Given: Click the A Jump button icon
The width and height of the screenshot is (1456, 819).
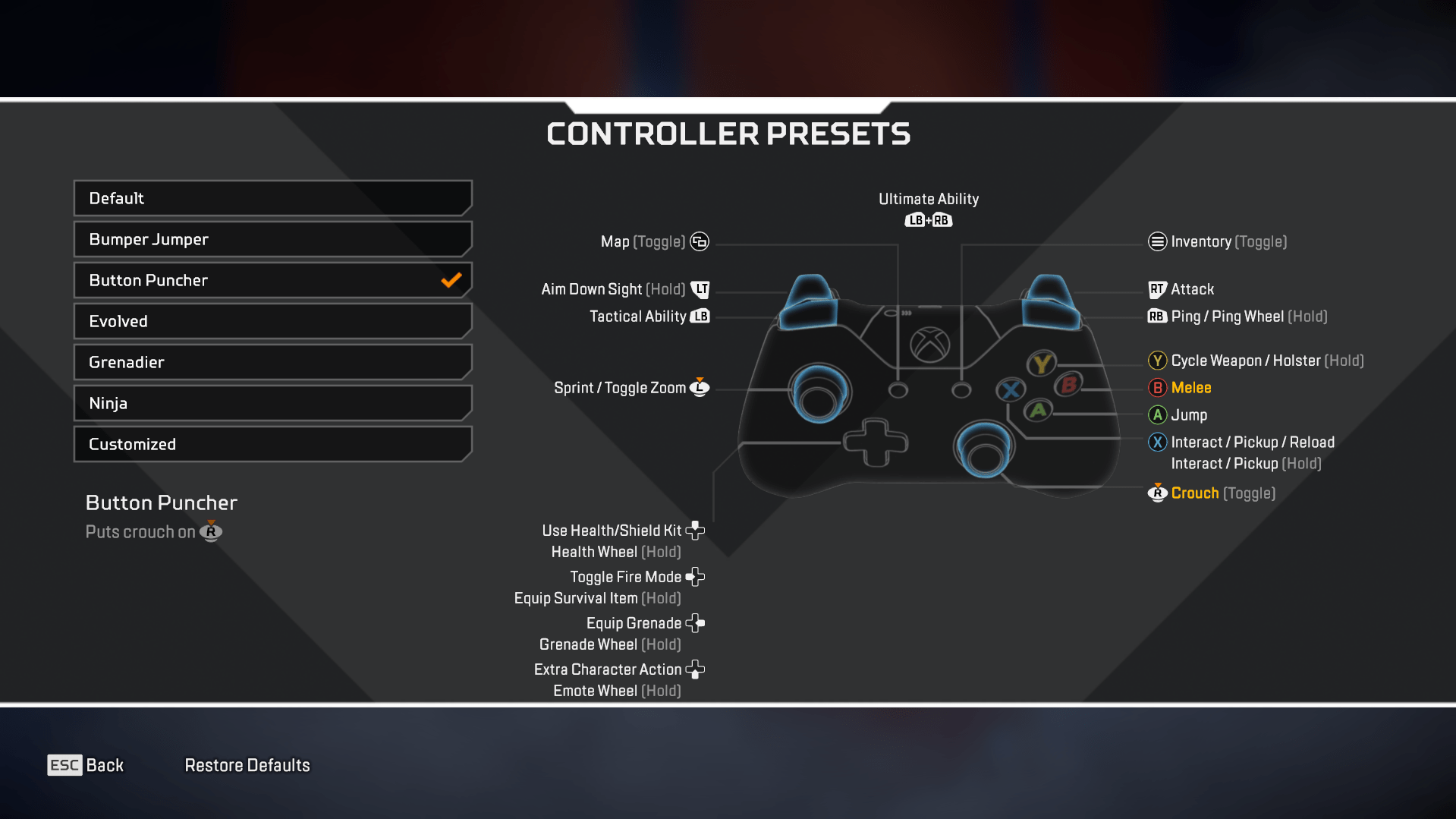Looking at the screenshot, I should click(x=1156, y=415).
